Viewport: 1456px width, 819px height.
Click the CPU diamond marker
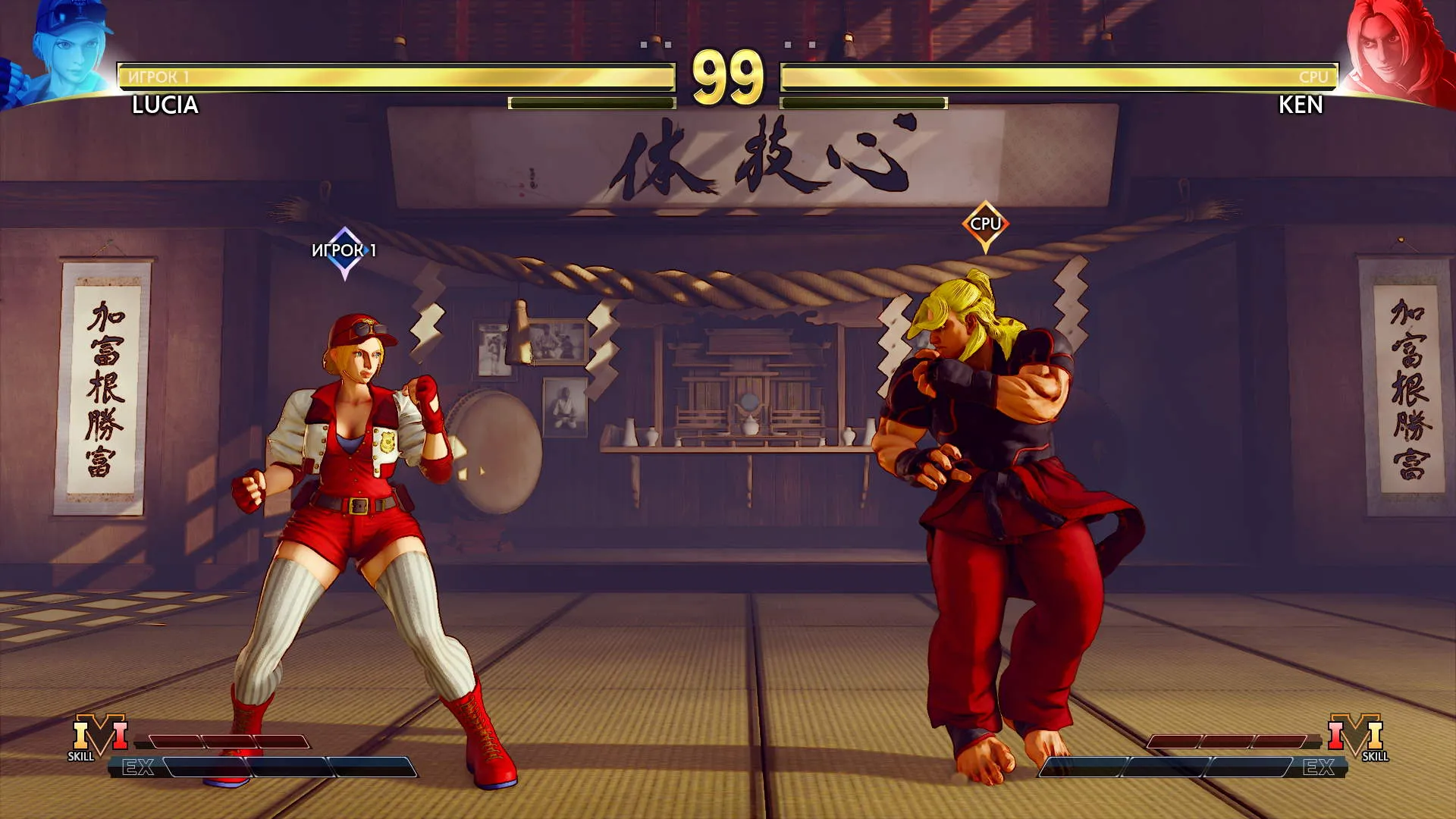click(985, 224)
